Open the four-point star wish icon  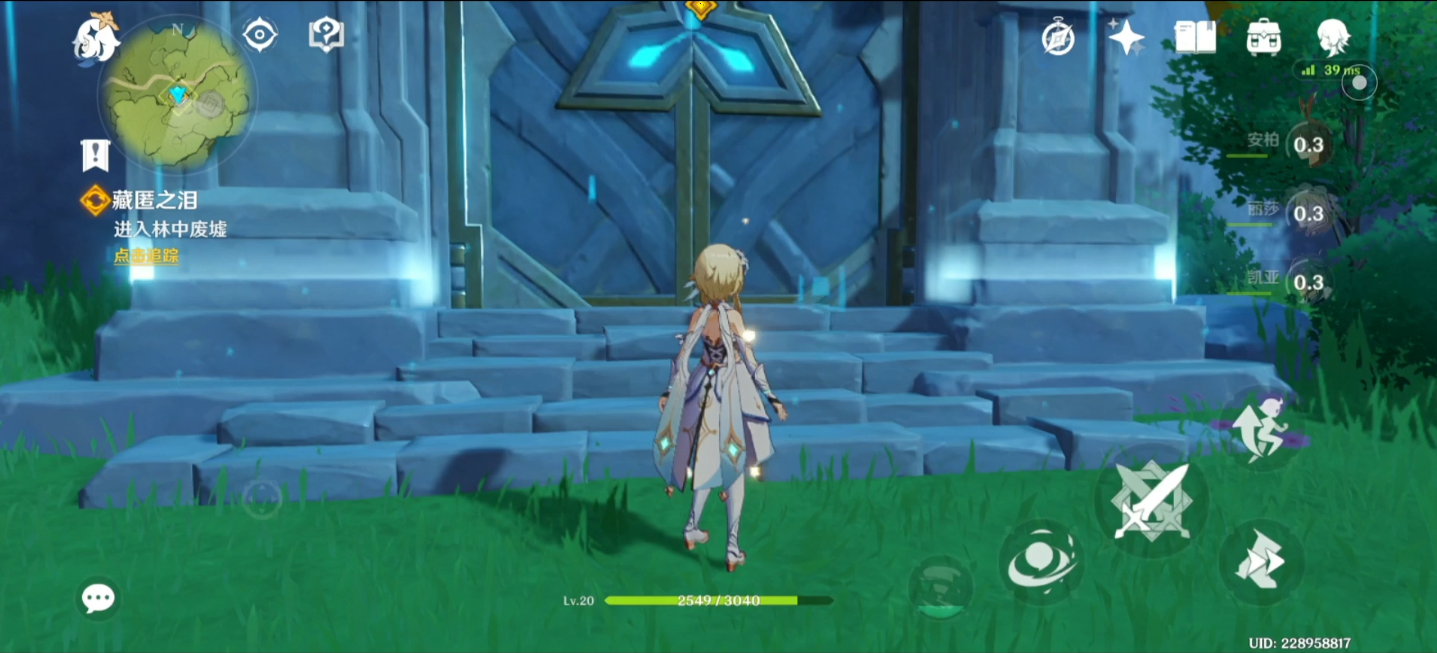pos(1126,38)
